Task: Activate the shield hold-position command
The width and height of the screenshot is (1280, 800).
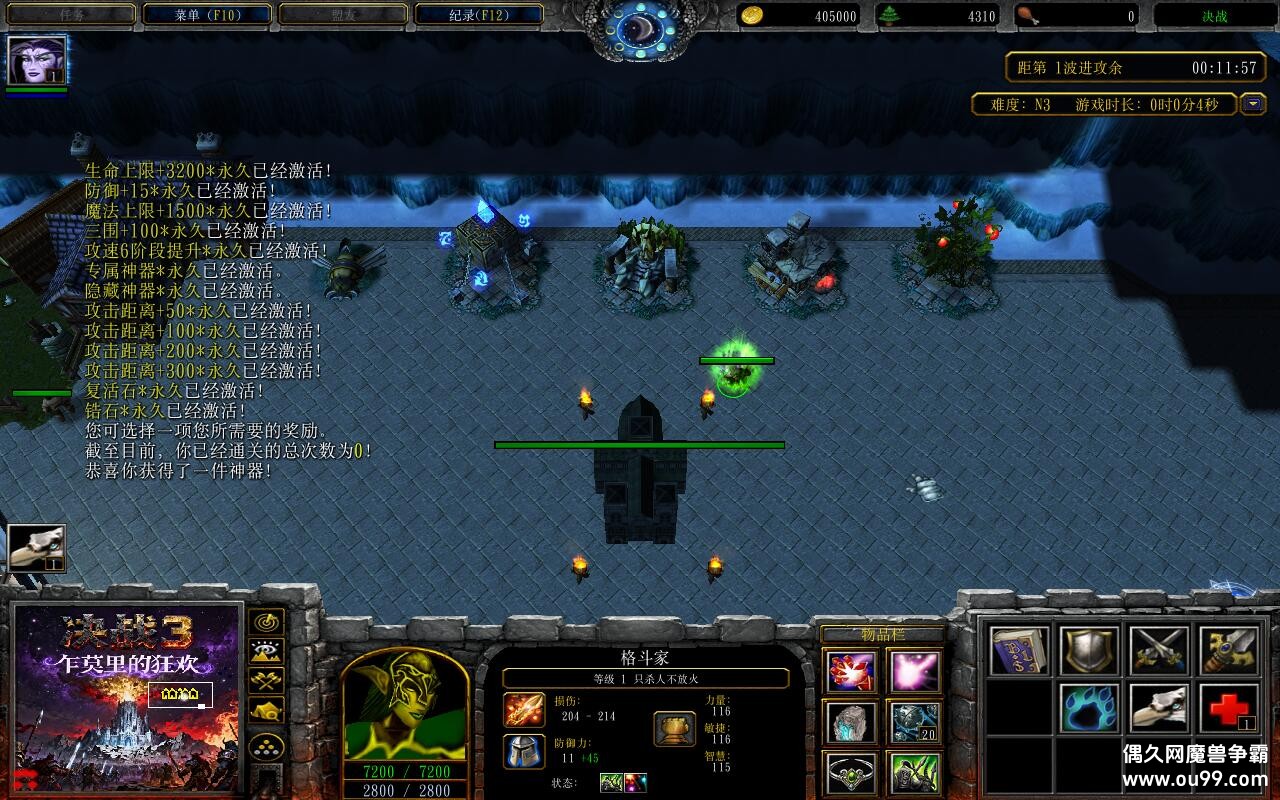Action: tap(1089, 651)
